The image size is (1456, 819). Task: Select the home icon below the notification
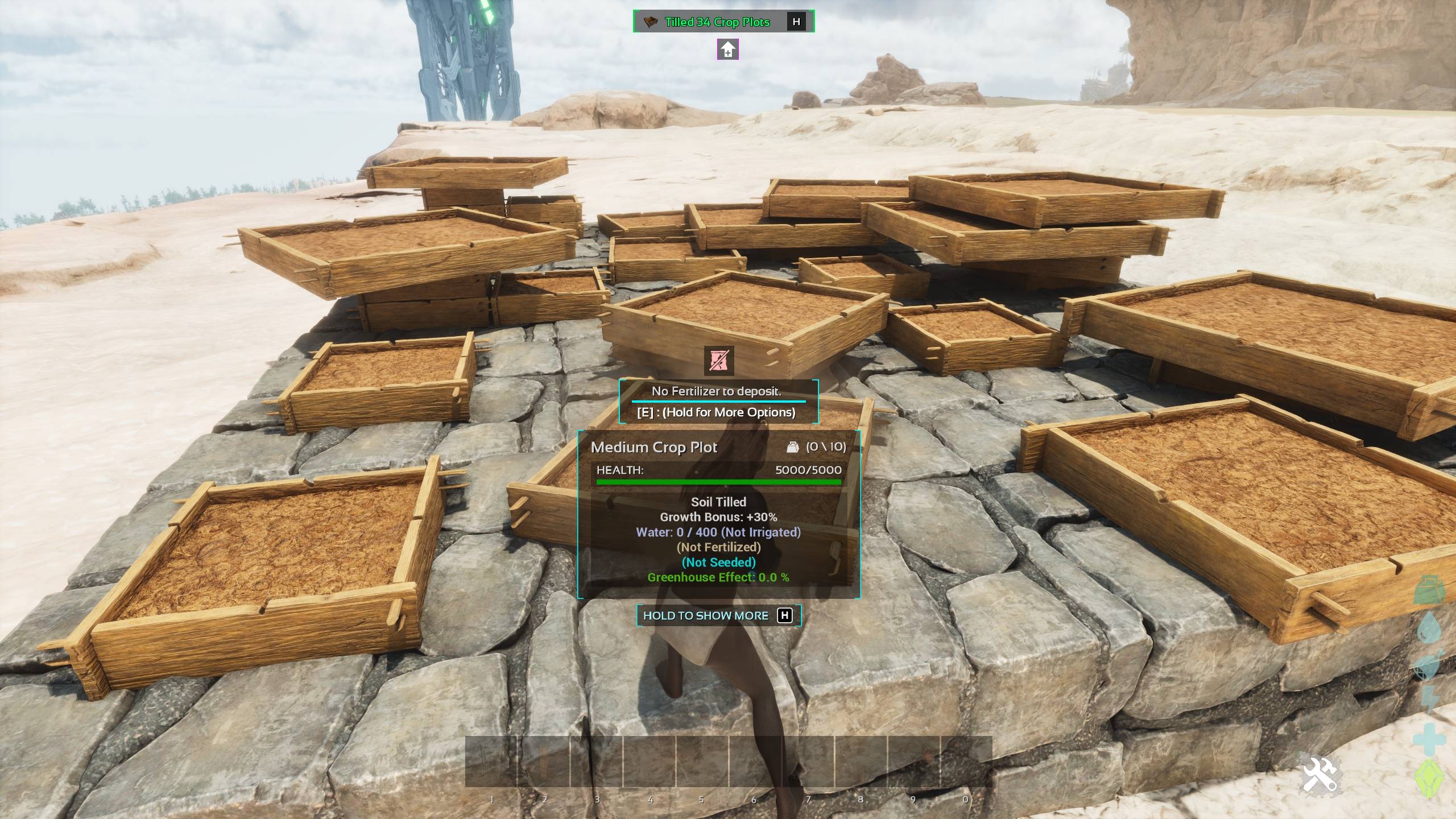[x=728, y=50]
